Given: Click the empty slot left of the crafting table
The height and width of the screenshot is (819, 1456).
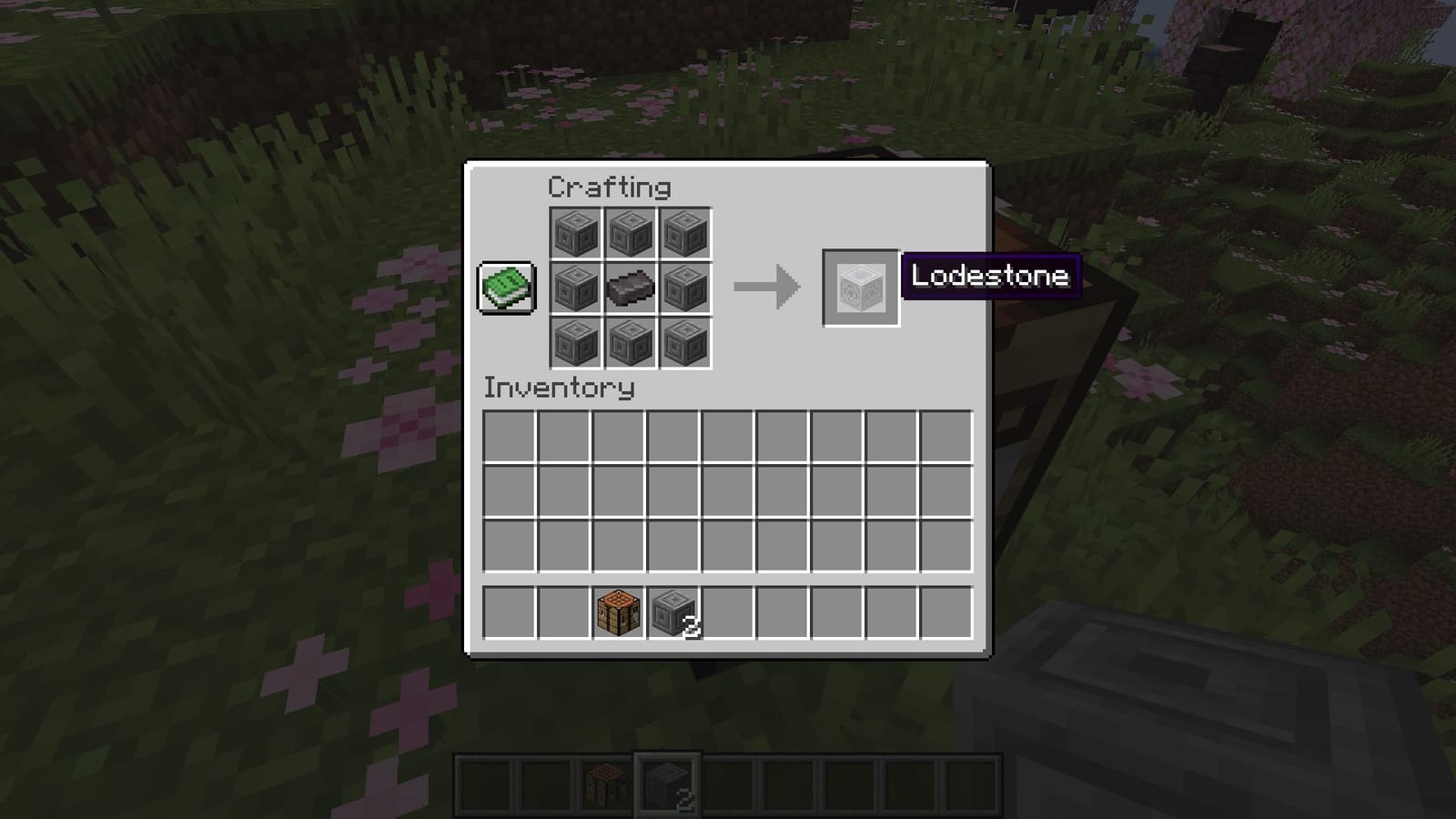Looking at the screenshot, I should tap(562, 612).
